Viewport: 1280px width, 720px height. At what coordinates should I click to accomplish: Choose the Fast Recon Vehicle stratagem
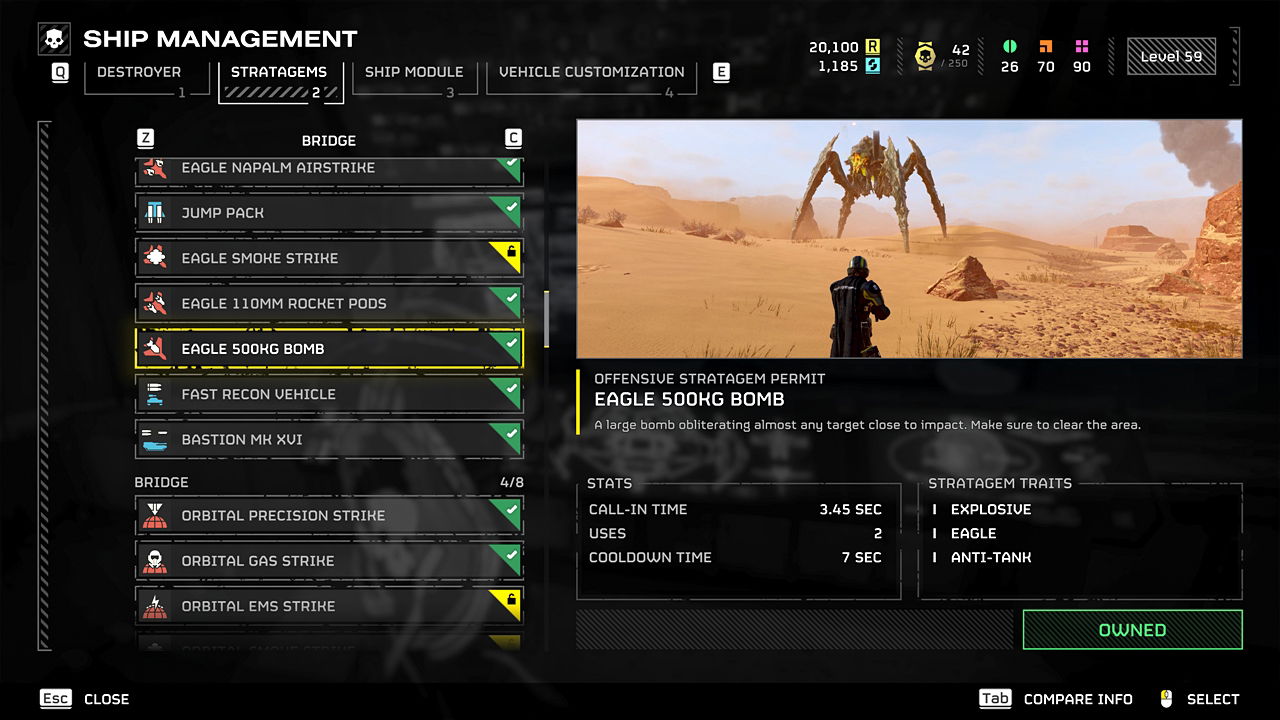(x=329, y=394)
